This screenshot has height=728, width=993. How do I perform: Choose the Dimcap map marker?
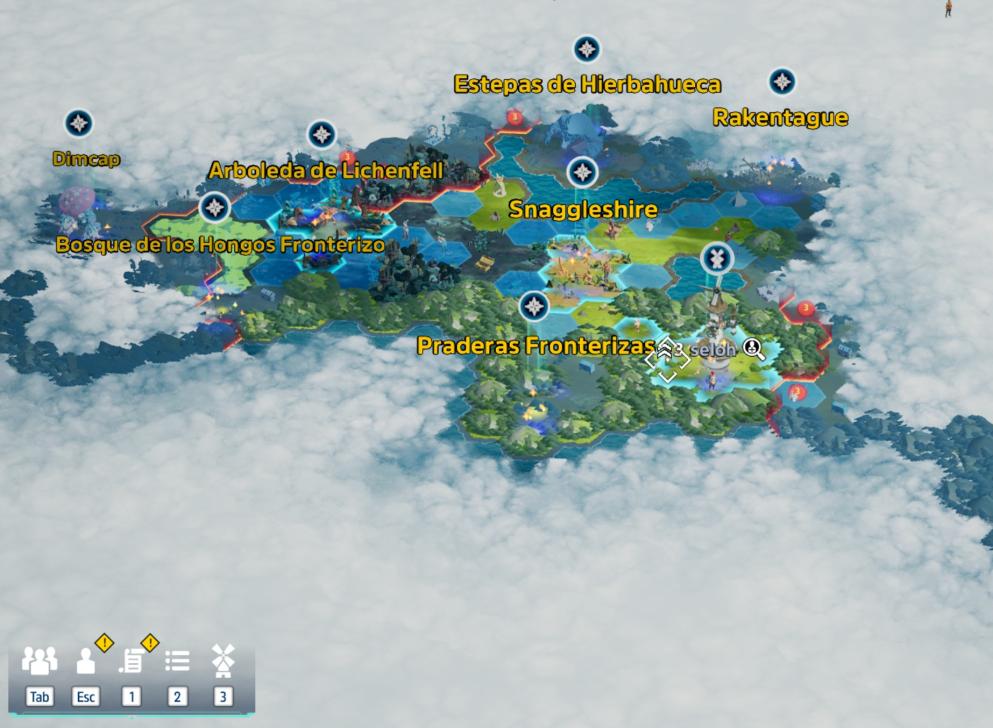[x=79, y=123]
